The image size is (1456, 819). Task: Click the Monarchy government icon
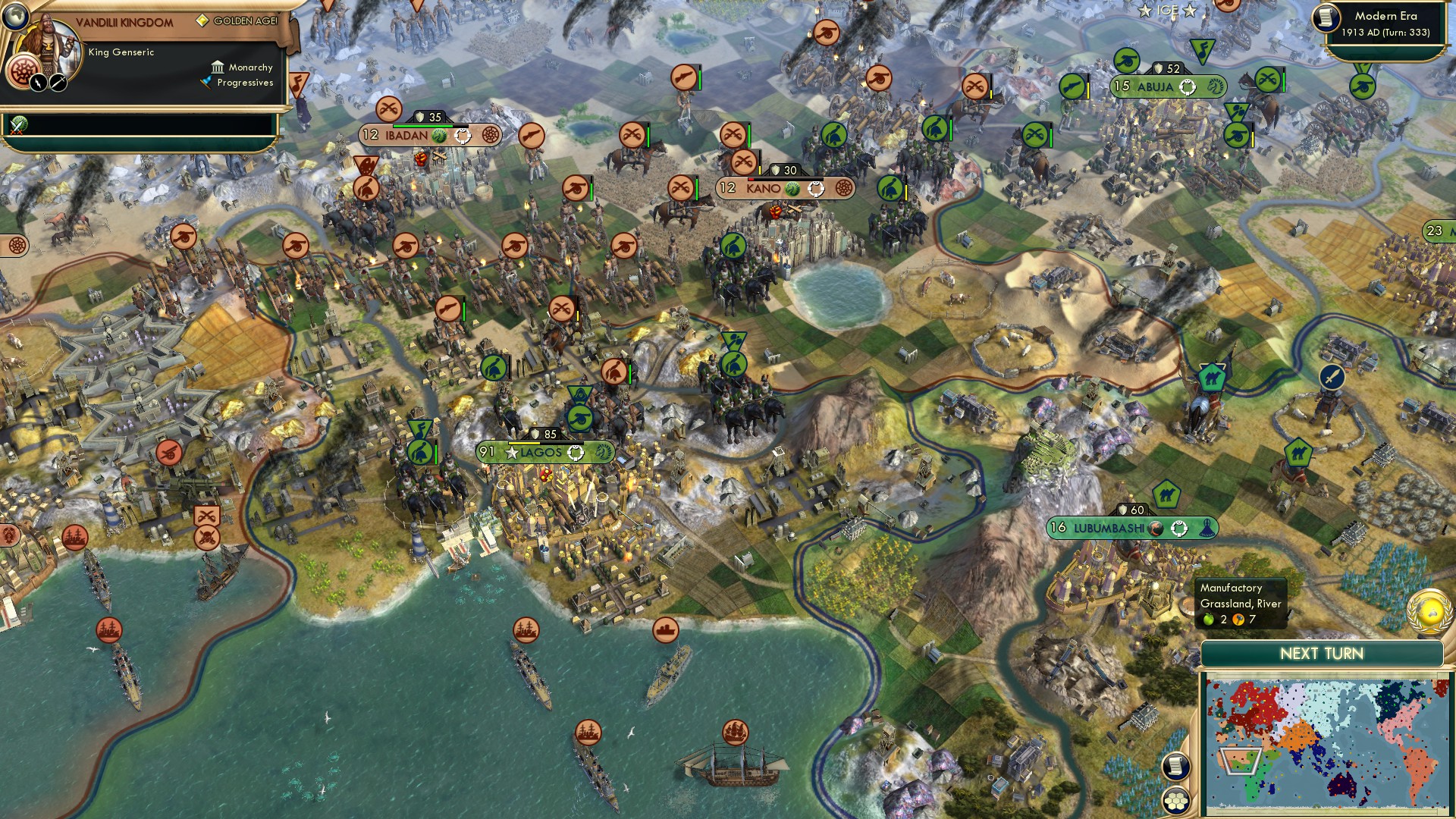(x=218, y=68)
